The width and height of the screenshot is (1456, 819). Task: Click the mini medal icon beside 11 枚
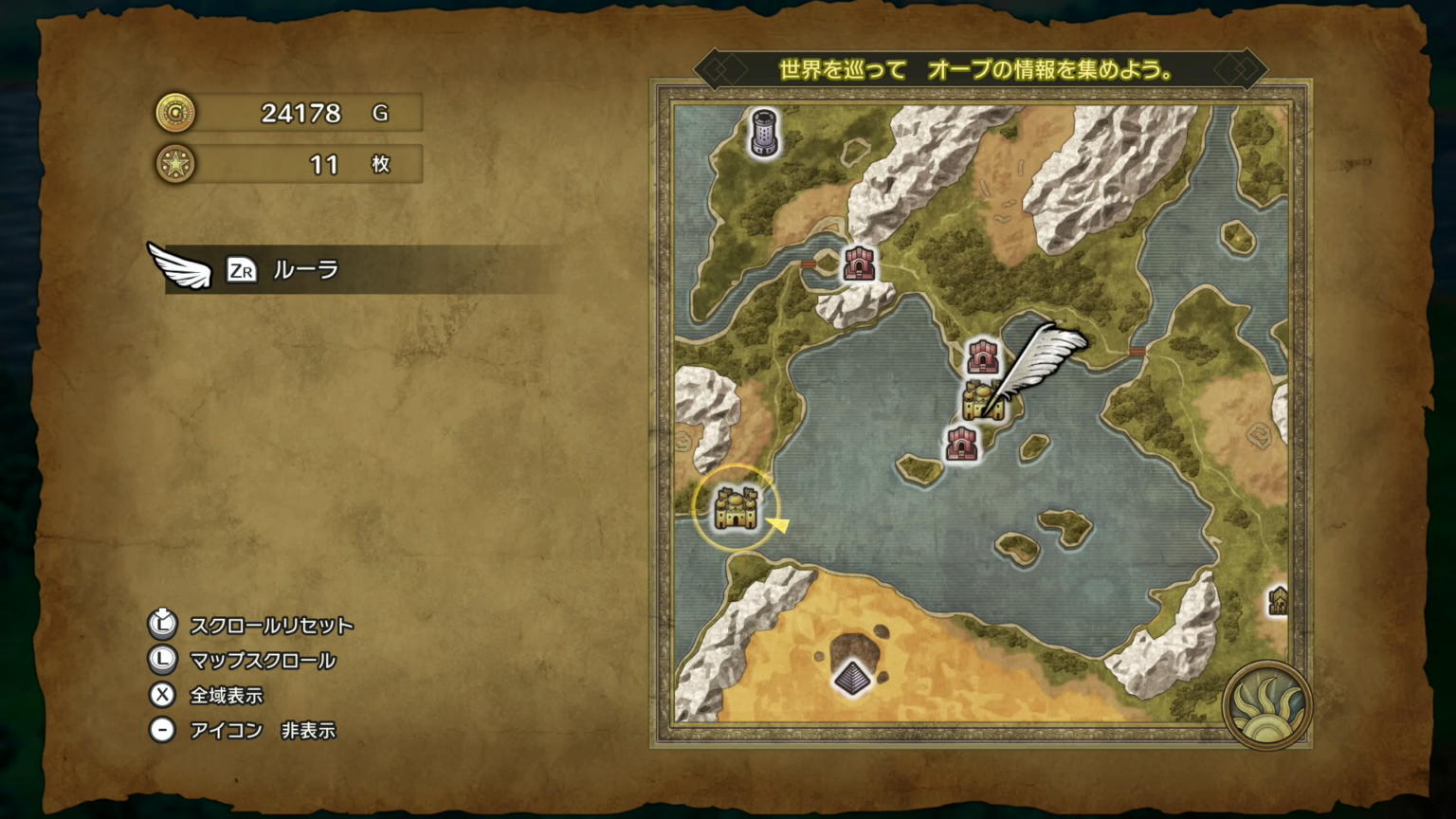174,164
